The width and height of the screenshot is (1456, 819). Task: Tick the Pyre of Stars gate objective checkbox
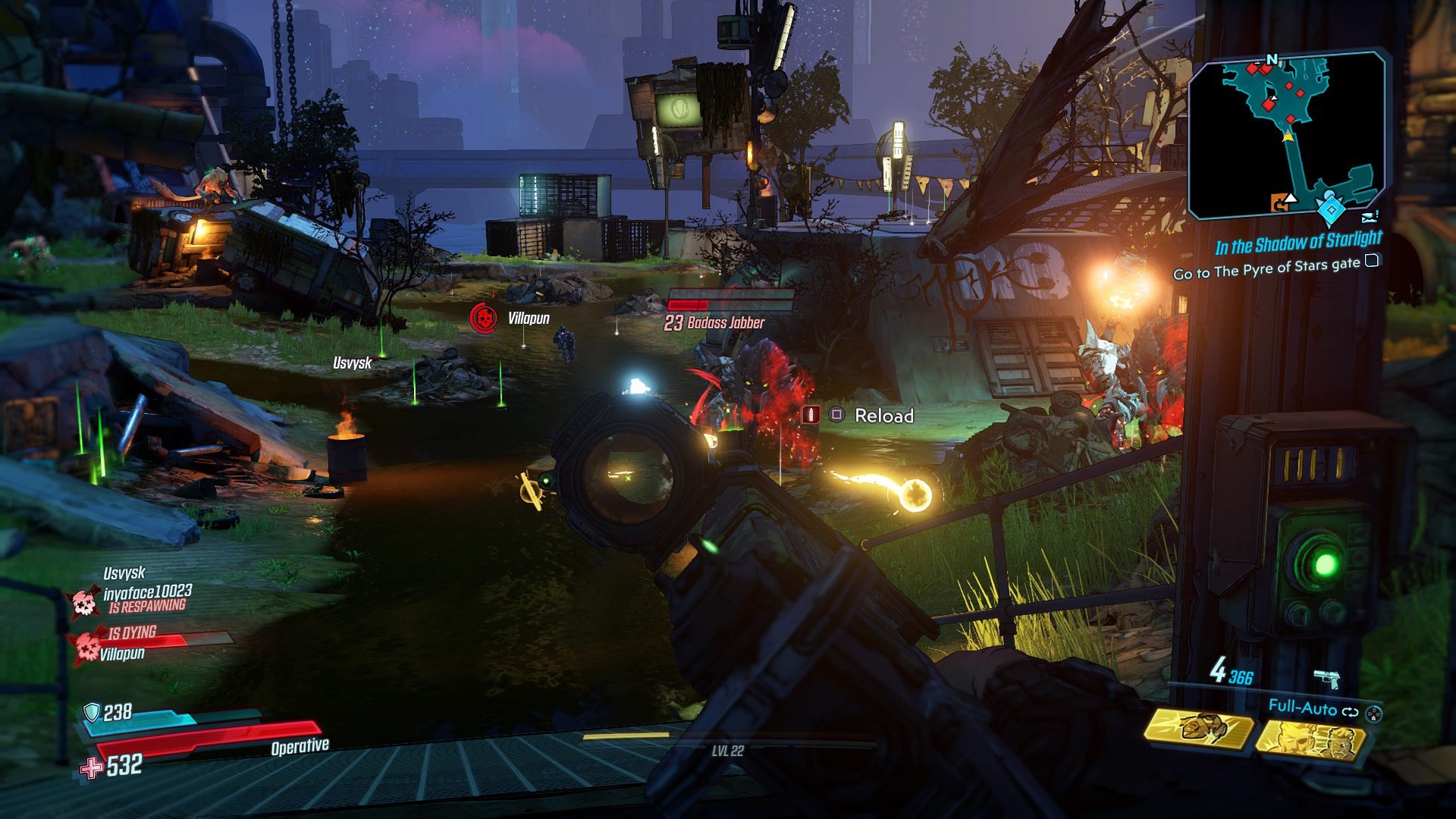[1371, 262]
